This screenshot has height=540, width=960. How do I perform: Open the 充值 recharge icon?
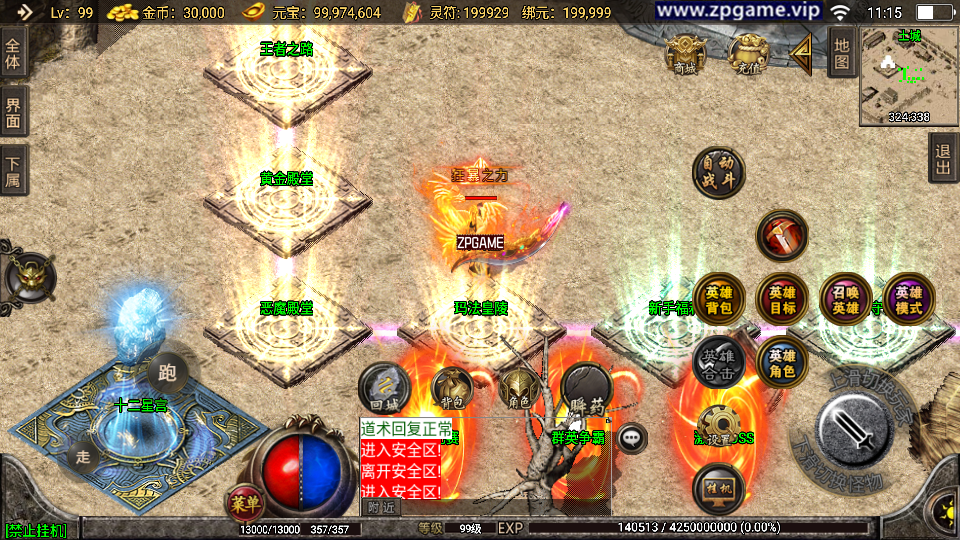pos(748,53)
